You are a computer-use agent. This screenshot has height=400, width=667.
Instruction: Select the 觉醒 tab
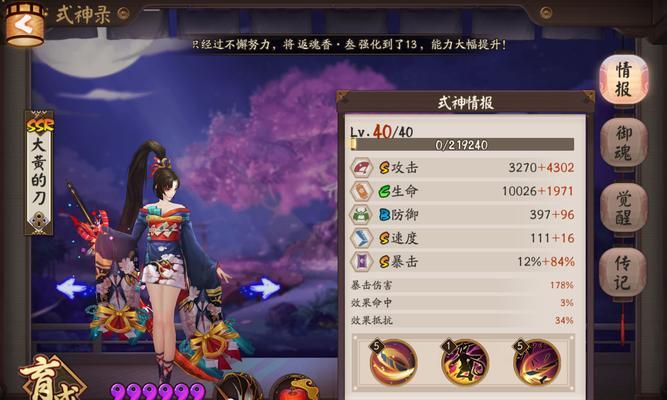click(x=622, y=205)
